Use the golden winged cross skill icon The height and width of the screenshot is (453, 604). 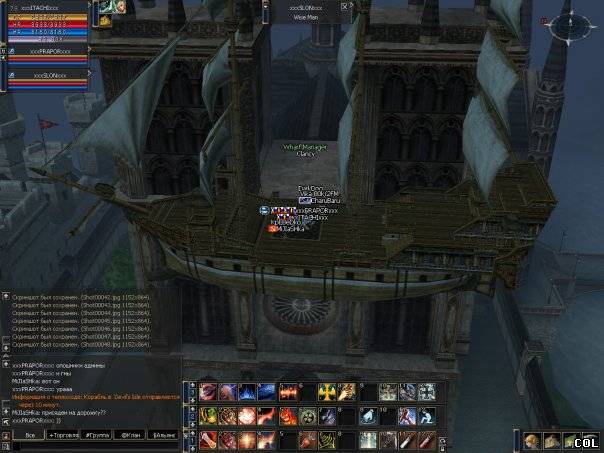(x=328, y=392)
